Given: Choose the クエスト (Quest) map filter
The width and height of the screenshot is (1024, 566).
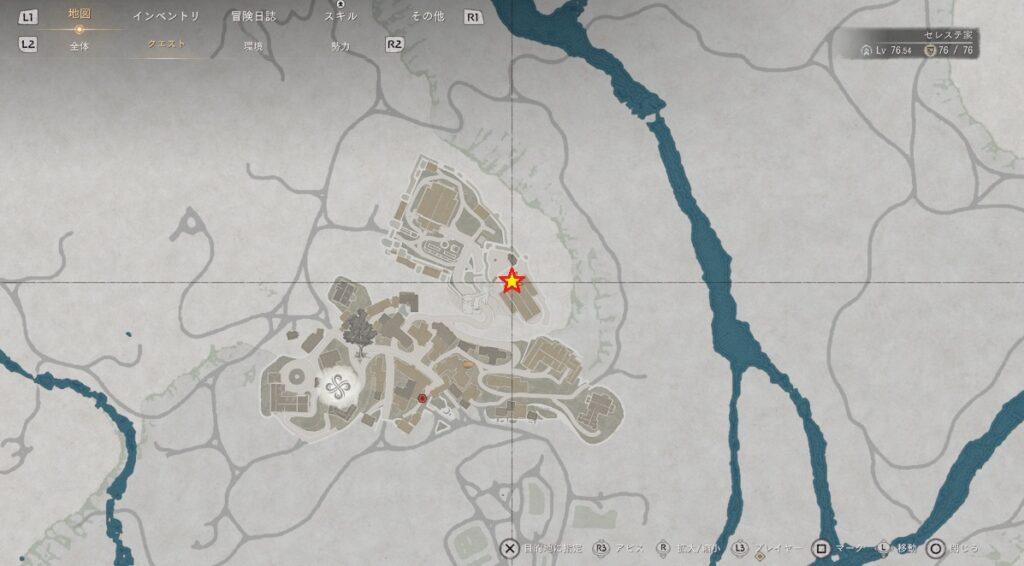Looking at the screenshot, I should click(166, 45).
